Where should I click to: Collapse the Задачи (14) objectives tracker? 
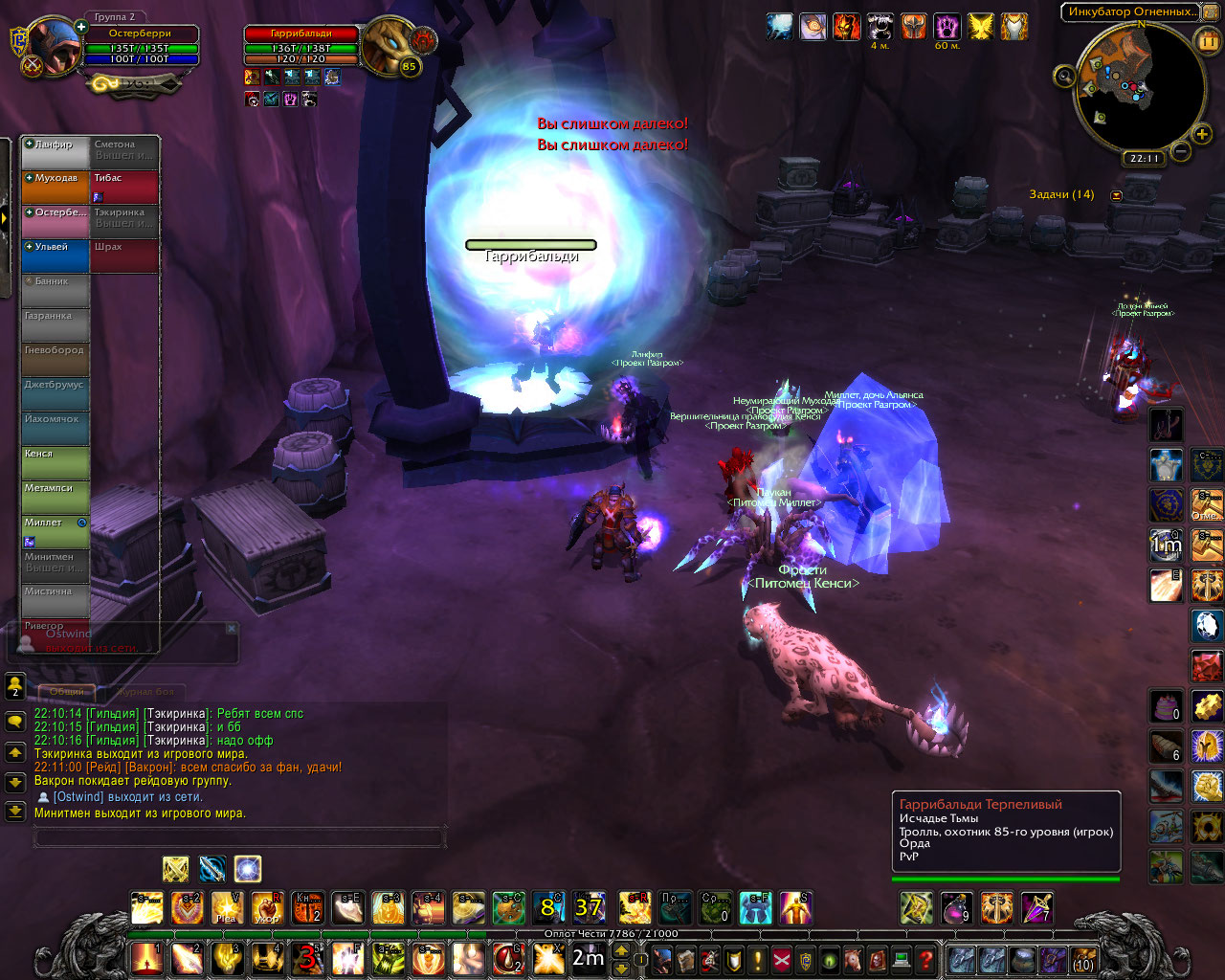point(1116,195)
